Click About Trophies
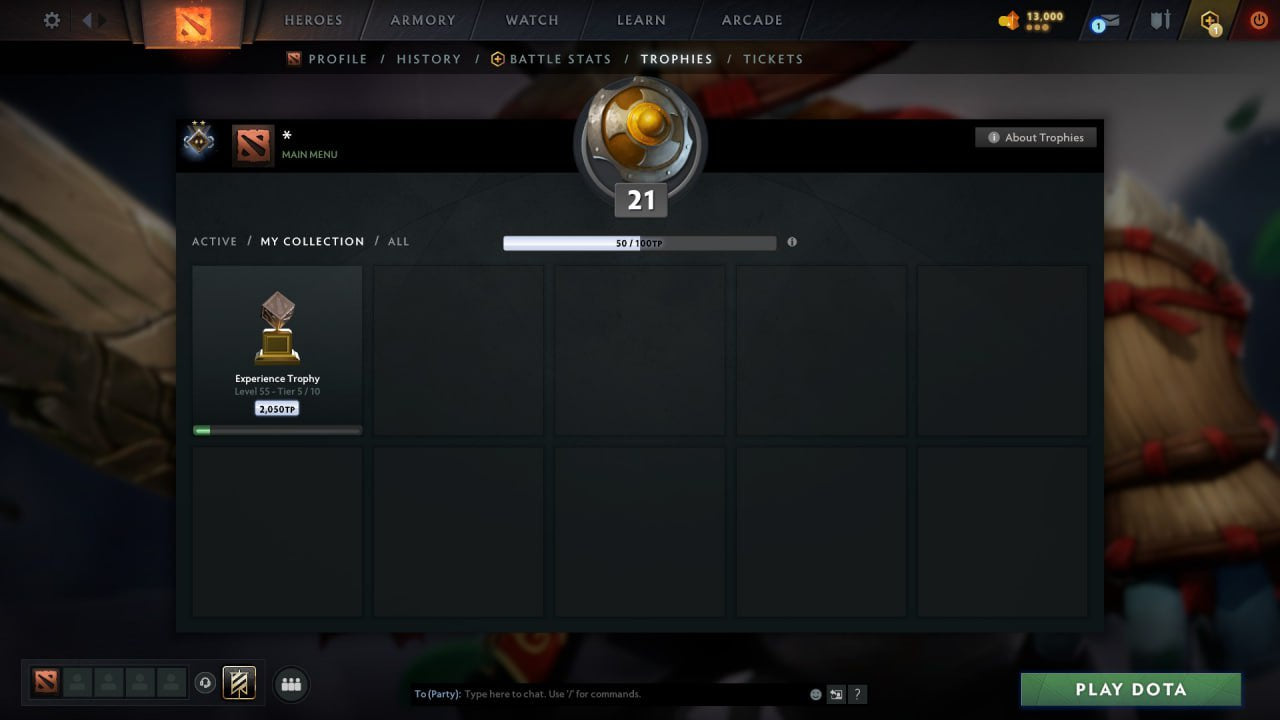This screenshot has height=720, width=1280. [1036, 137]
